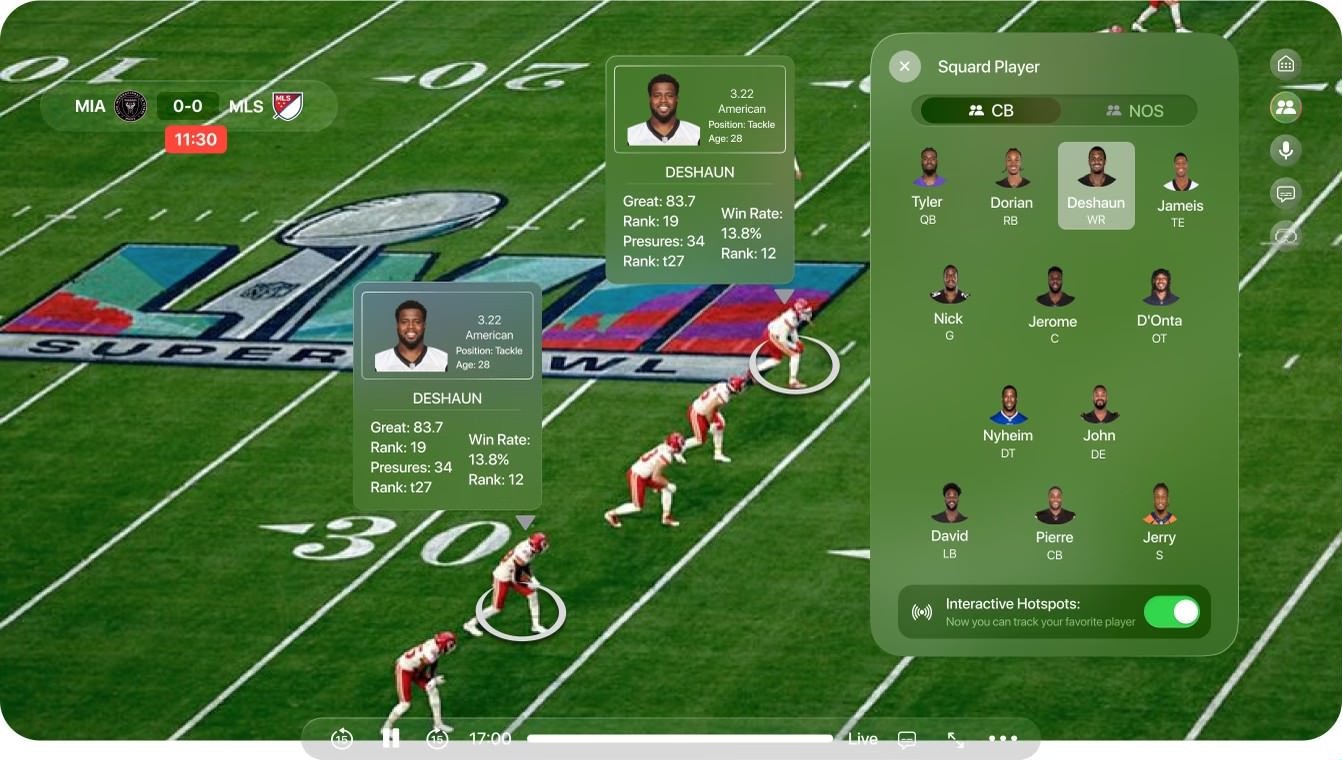Switch to the CB squad tab
Viewport: 1342px width, 760px height.
(991, 110)
